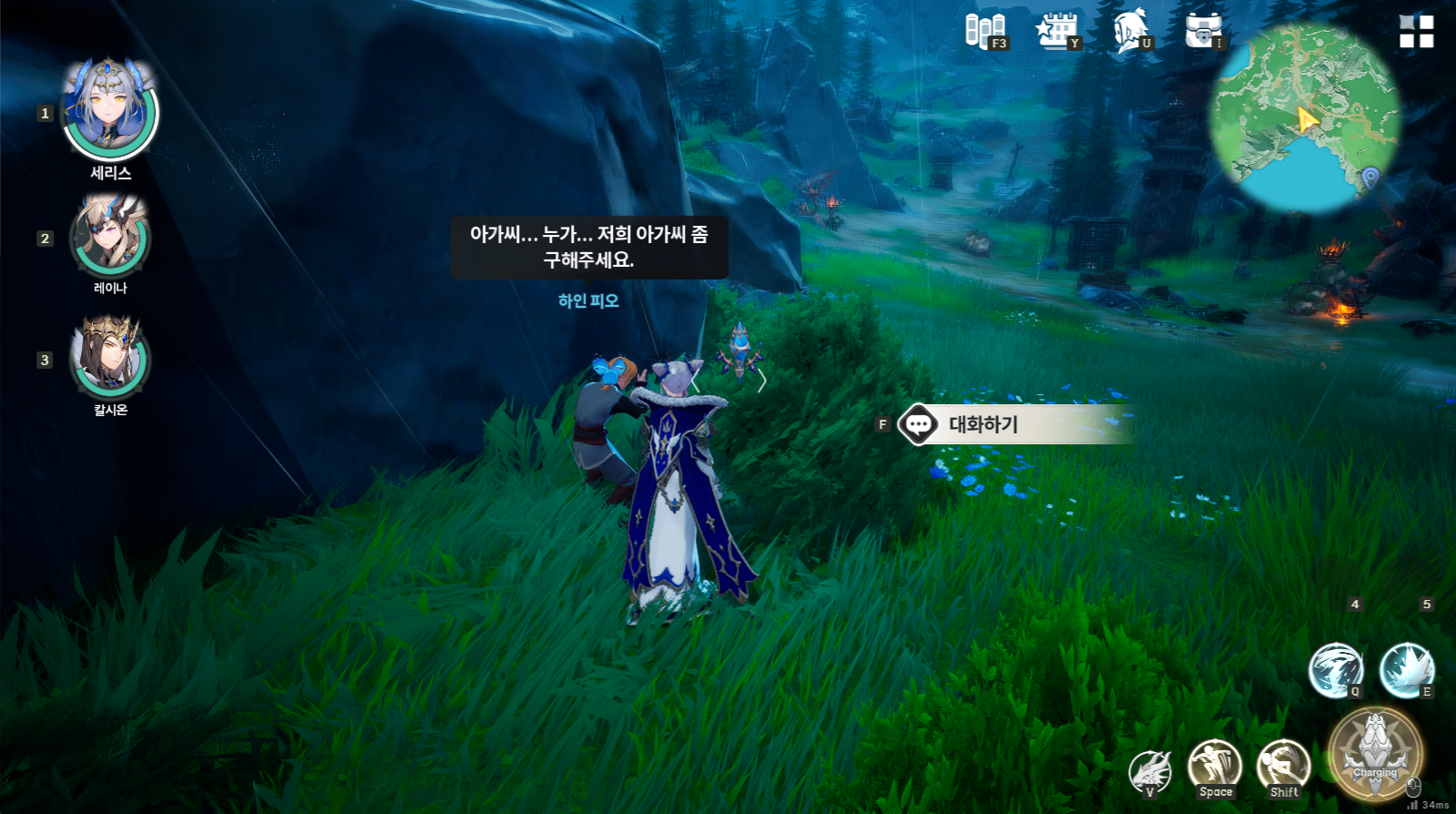This screenshot has height=814, width=1456.
Task: Open the four-square main menu
Action: coord(1416,31)
